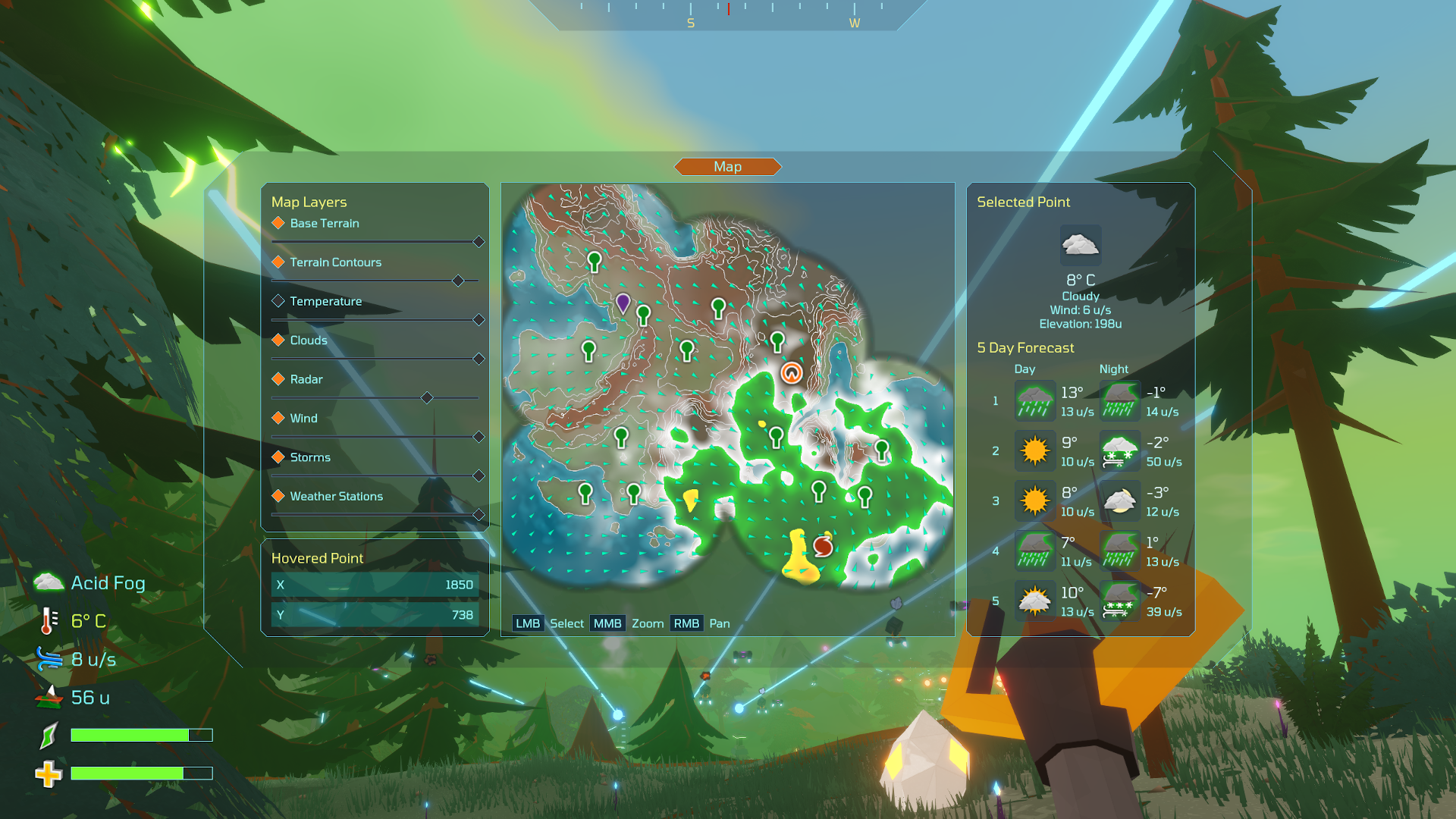Click the purple weather station pin

point(623,303)
